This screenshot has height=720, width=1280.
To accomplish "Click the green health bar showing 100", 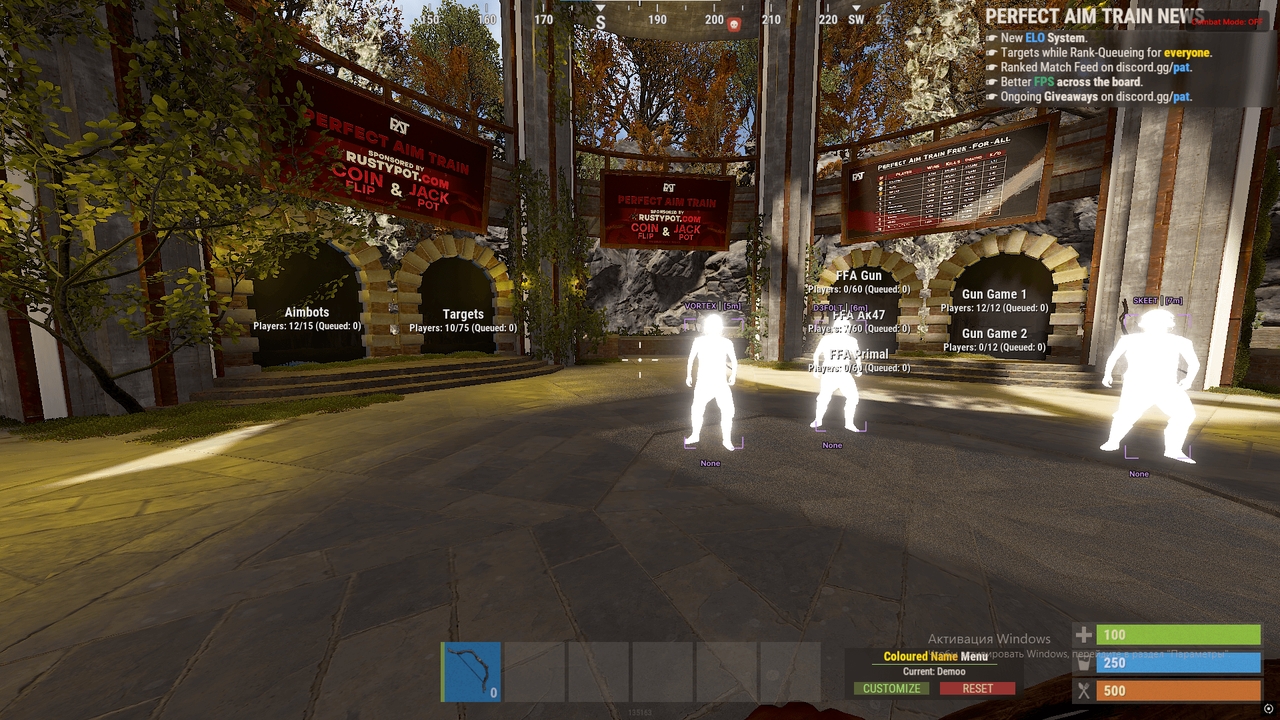I will click(1180, 635).
